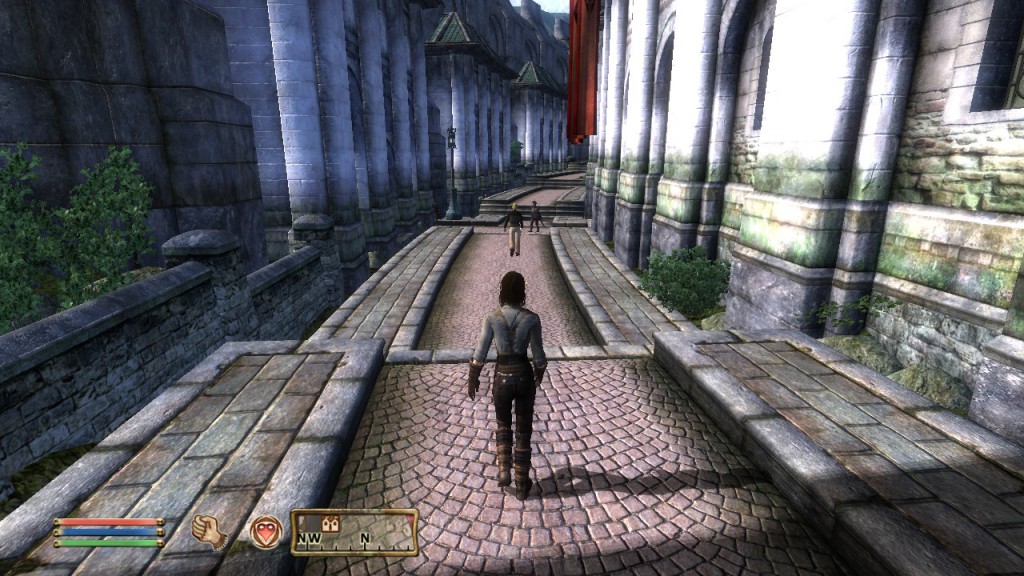The image size is (1024, 576).
Task: Select the building marker on the compass
Action: 331,523
